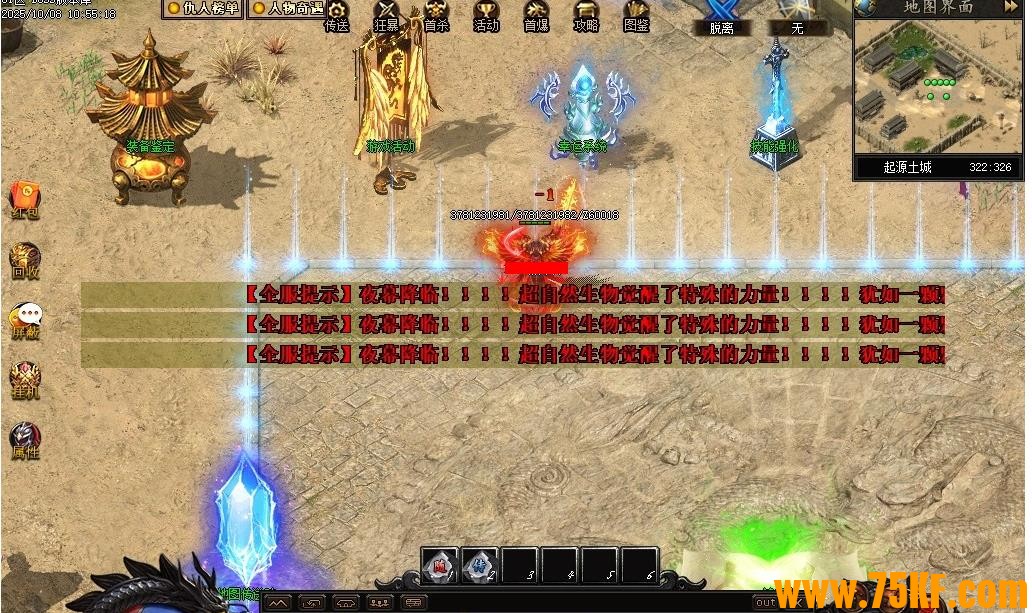Screen dimensions: 1032x613
Task: Activate the 狂暴 berserk icon
Action: (x=386, y=16)
